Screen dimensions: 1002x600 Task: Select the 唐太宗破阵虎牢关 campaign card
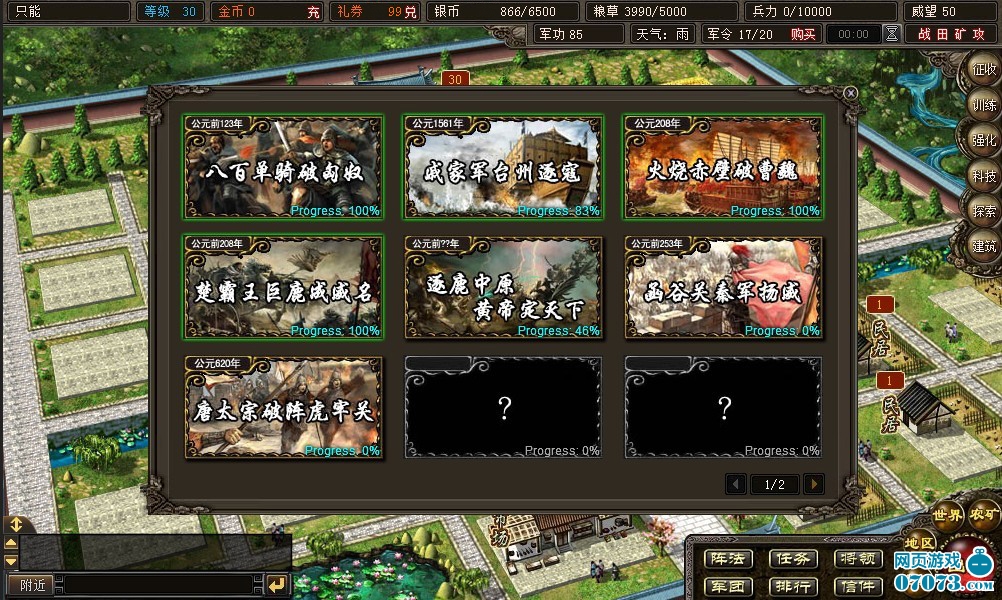[282, 408]
